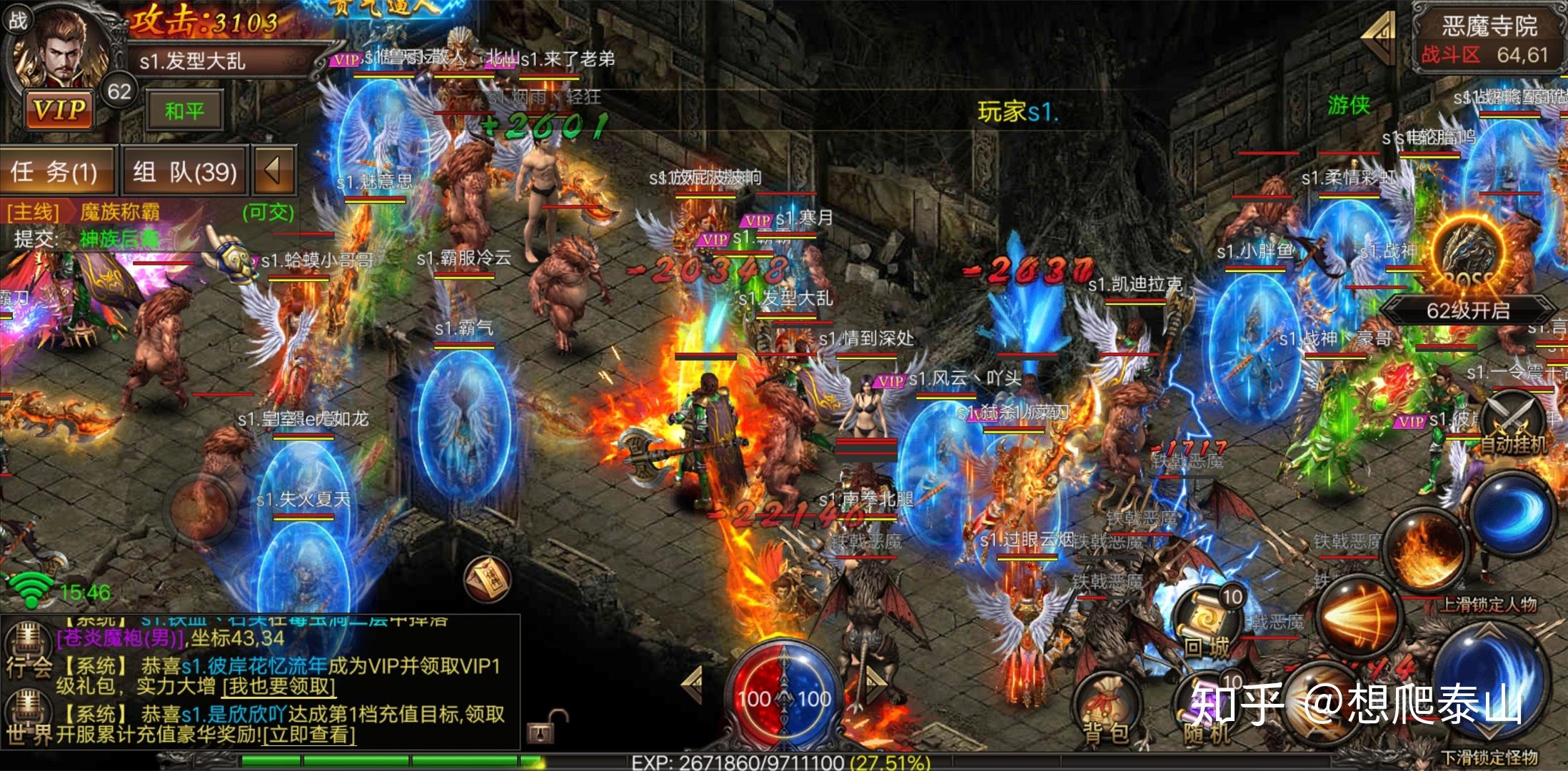The height and width of the screenshot is (771, 1568).
Task: Click the 我也要领取 VIP gift link
Action: (279, 687)
